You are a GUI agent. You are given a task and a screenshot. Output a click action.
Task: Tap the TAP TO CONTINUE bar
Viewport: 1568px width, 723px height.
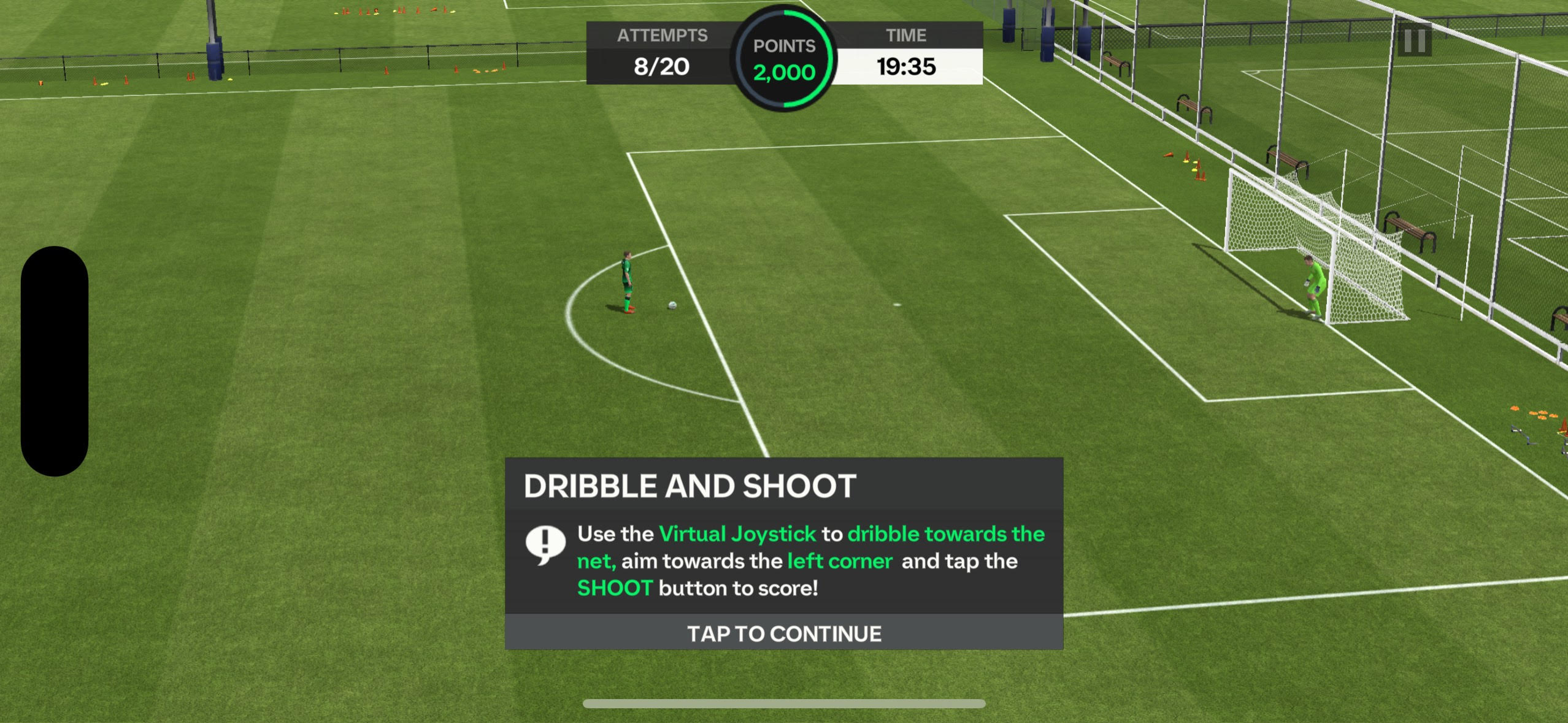click(783, 633)
